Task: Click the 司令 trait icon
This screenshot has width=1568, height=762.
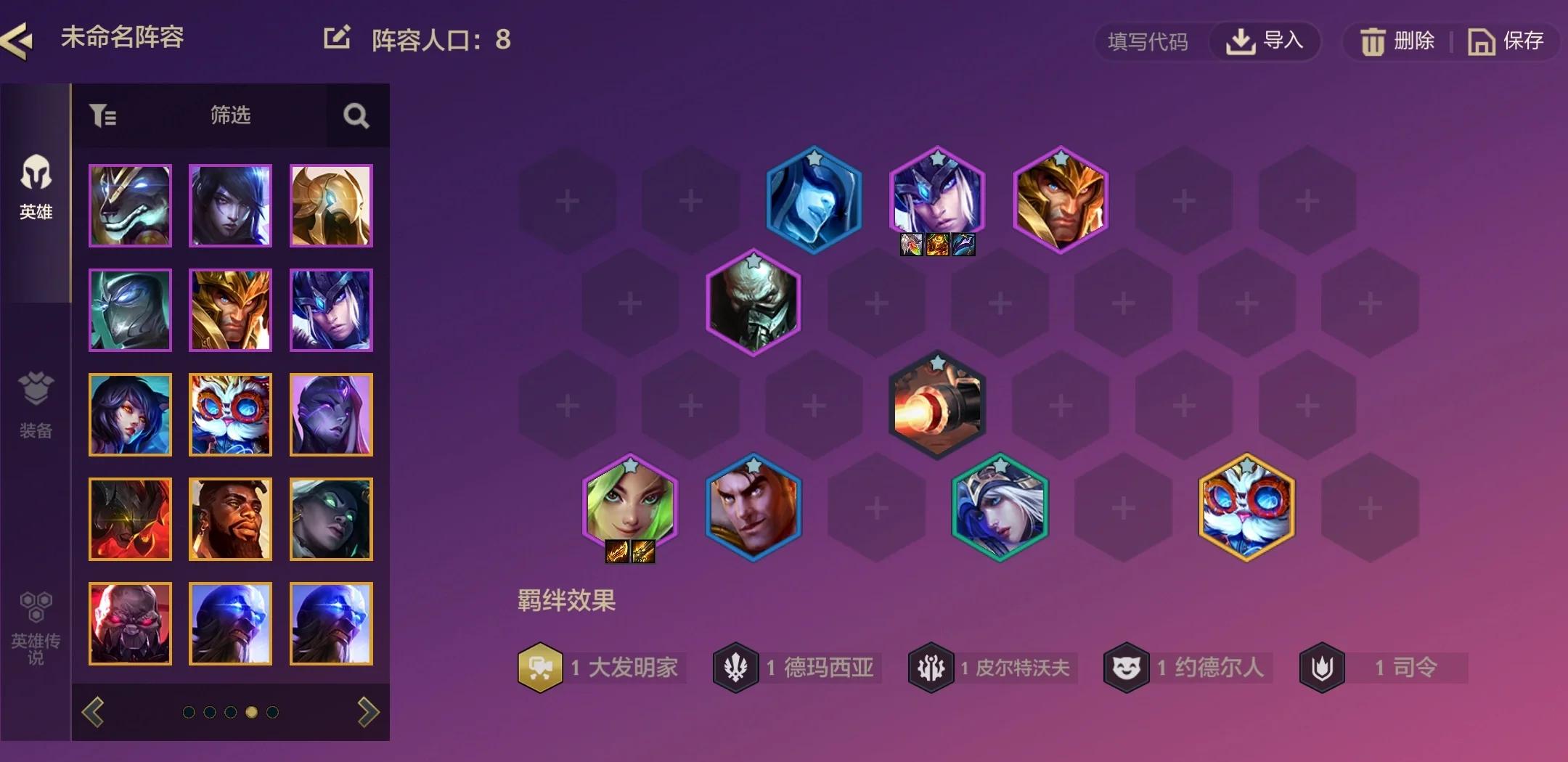Action: pos(1322,668)
